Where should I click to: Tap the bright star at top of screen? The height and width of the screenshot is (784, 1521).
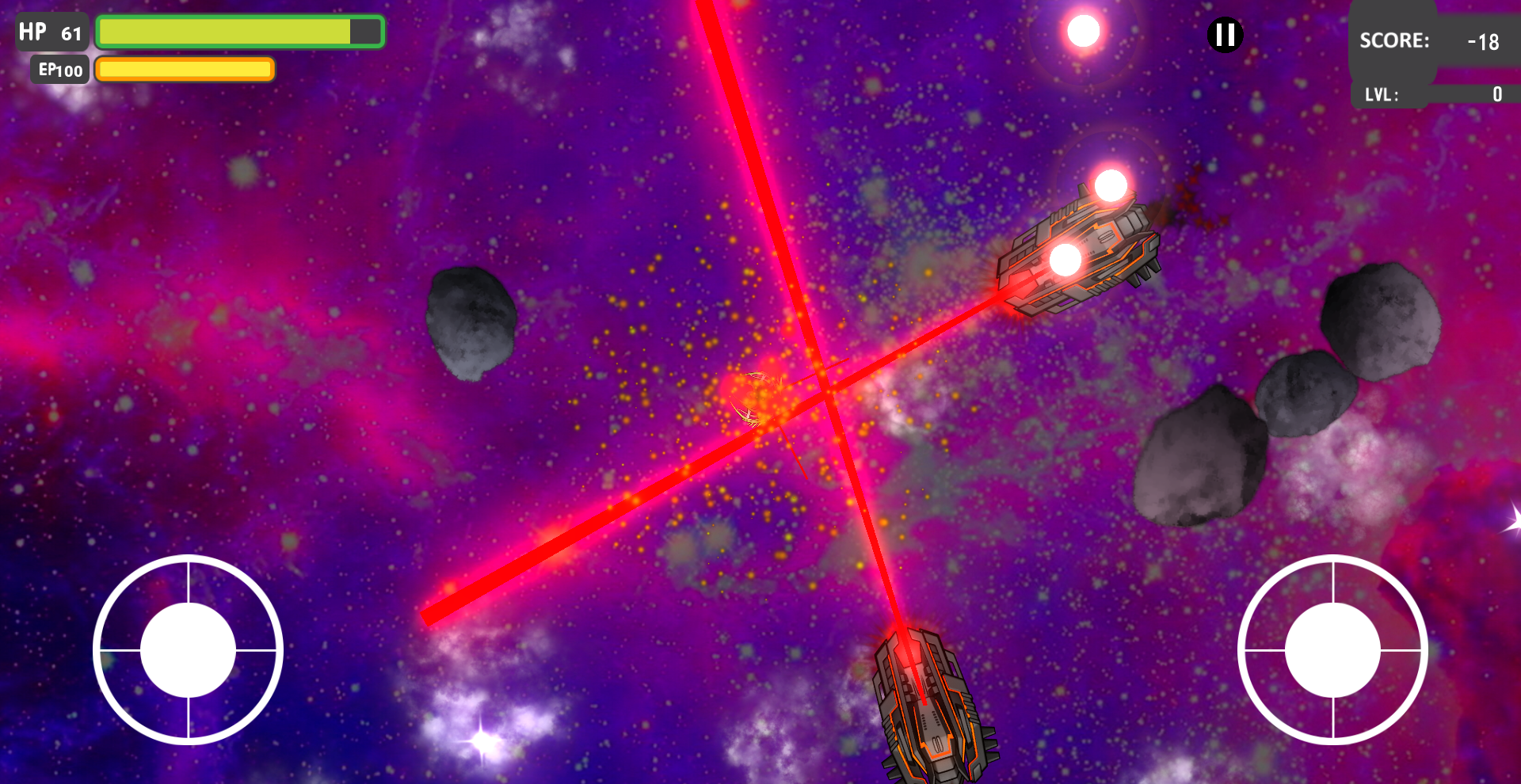1082,29
